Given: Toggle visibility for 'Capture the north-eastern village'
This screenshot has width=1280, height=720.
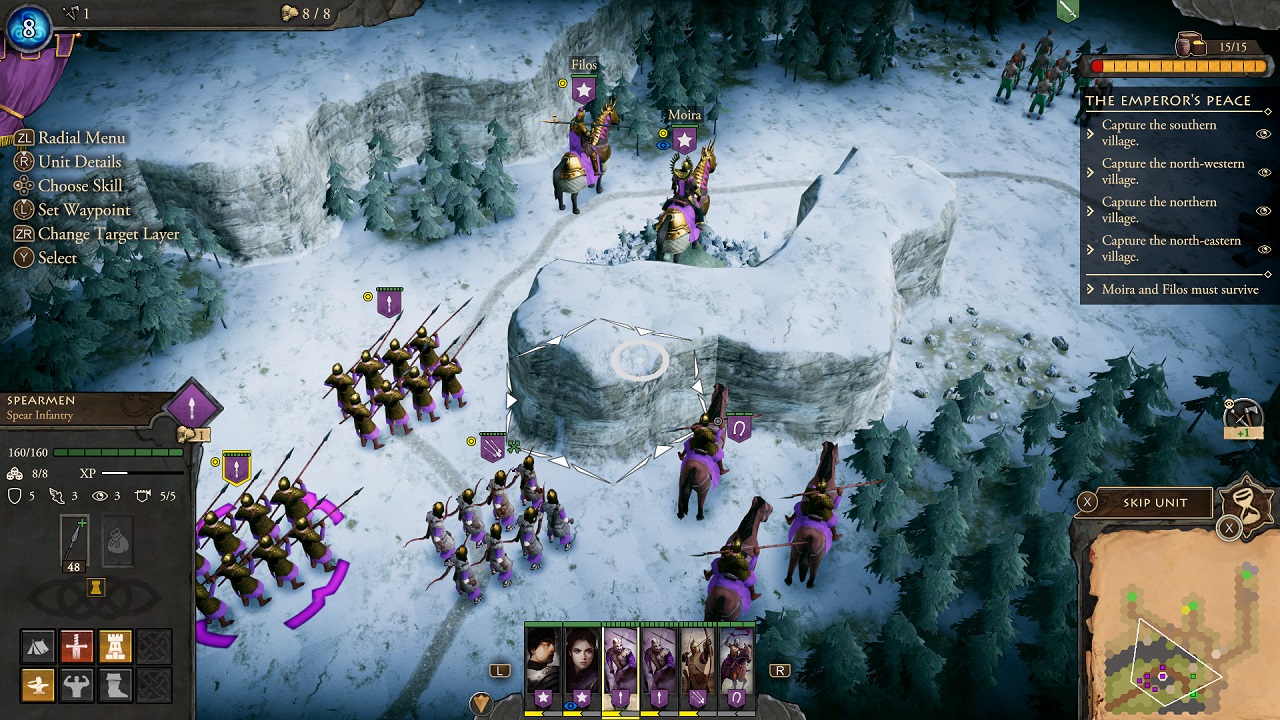Looking at the screenshot, I should 1263,248.
